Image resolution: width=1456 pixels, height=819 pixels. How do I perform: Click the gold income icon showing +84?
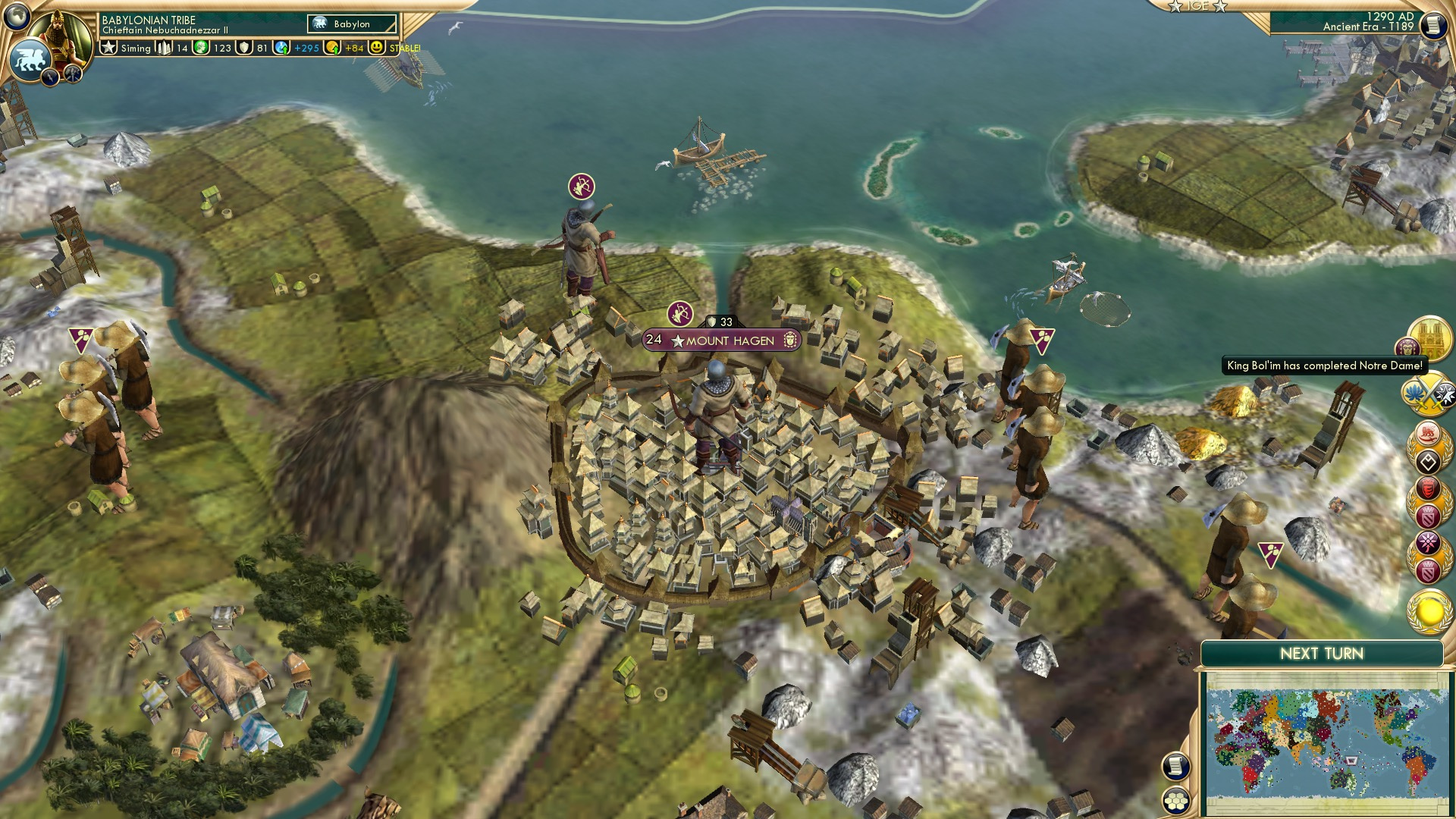coord(331,47)
